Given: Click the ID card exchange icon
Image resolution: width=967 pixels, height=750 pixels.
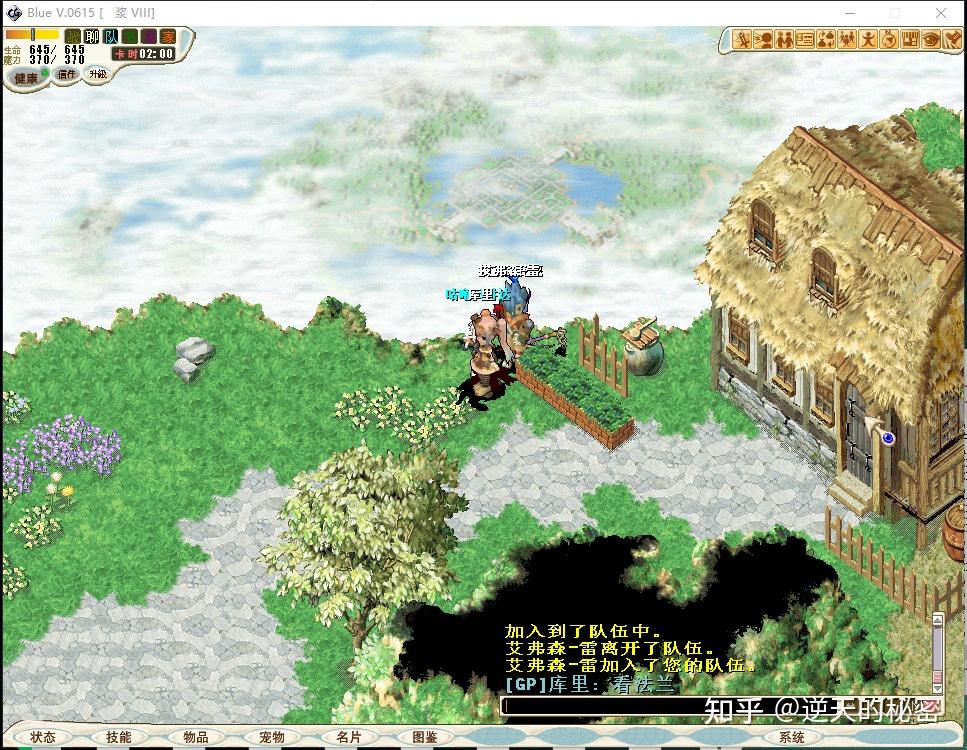Looking at the screenshot, I should [x=806, y=40].
